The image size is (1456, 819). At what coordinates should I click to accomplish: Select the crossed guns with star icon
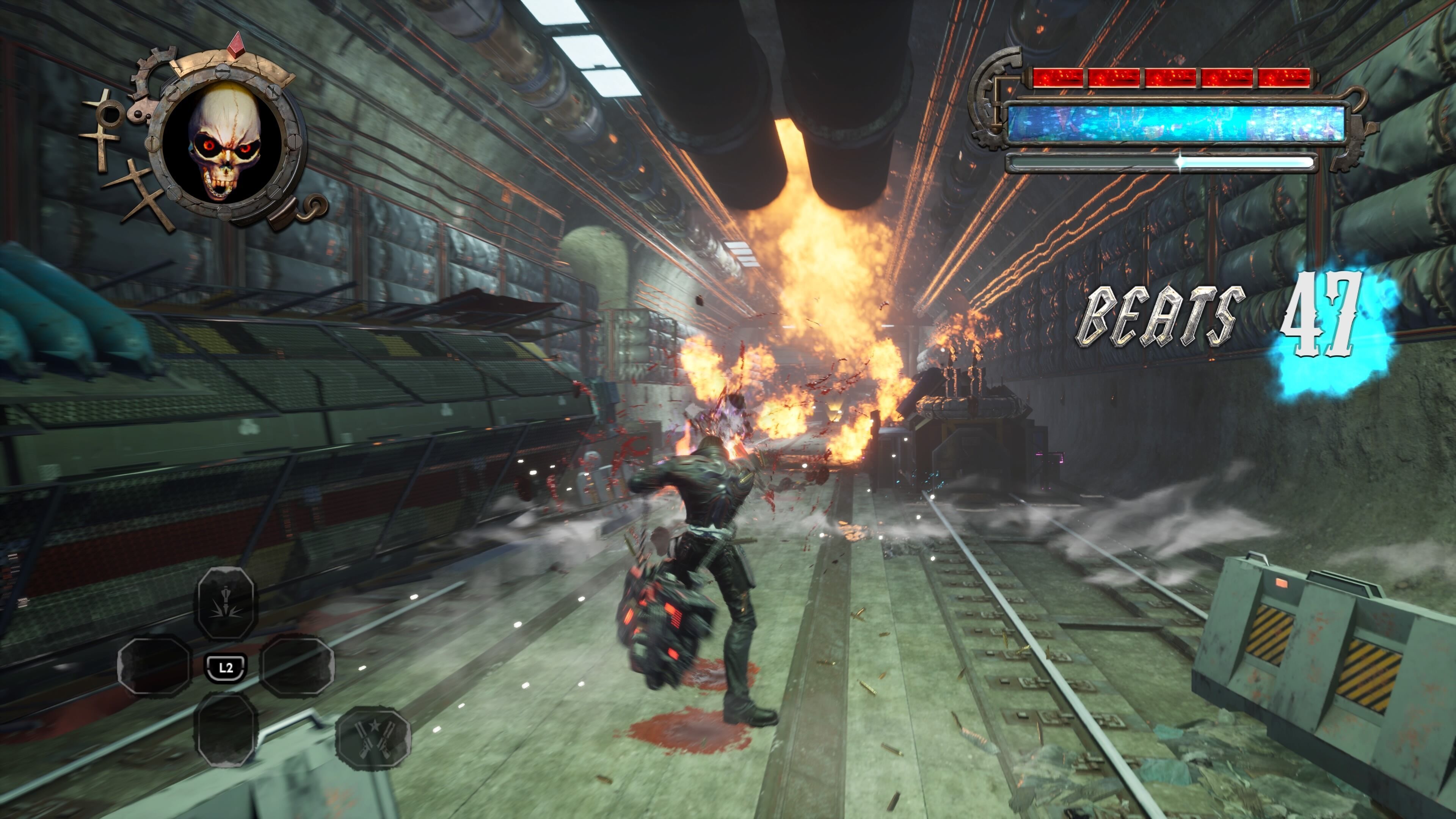pyautogui.click(x=373, y=737)
